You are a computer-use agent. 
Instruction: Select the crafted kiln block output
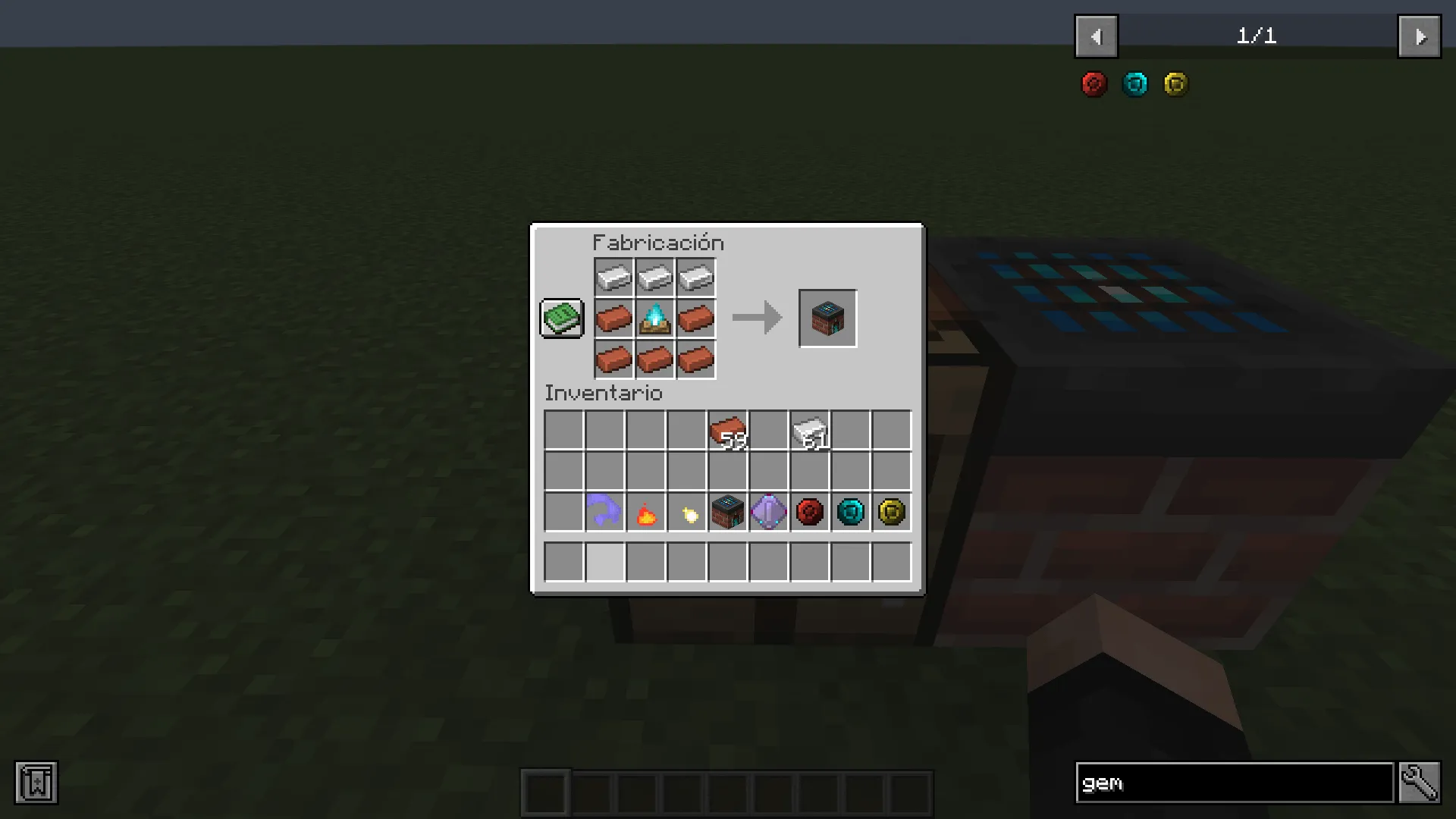click(827, 318)
